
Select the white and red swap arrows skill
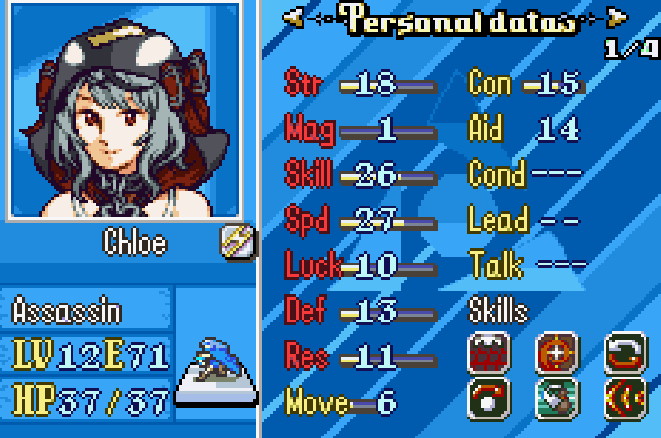[625, 353]
